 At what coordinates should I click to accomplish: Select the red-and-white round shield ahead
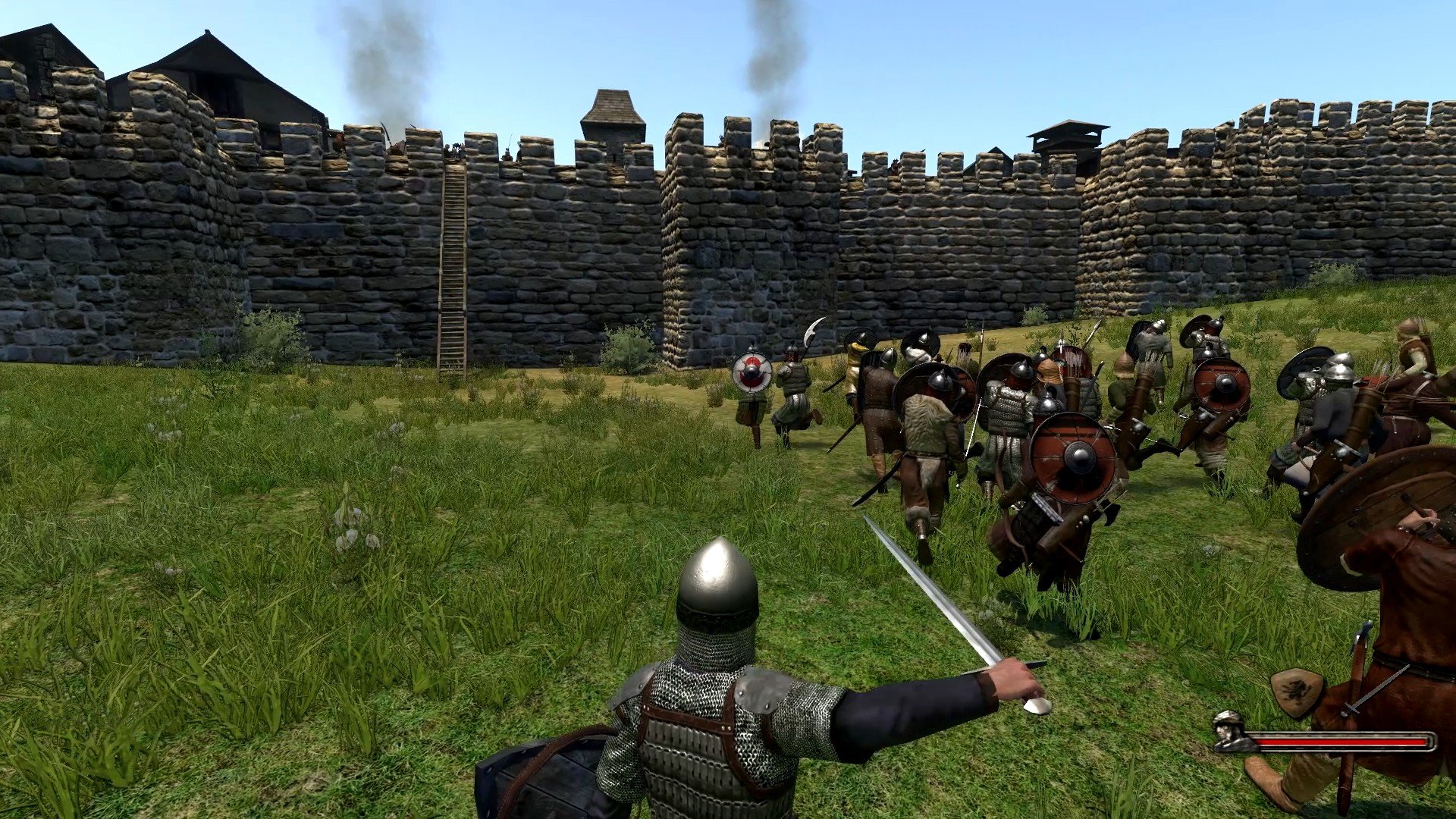pos(751,373)
